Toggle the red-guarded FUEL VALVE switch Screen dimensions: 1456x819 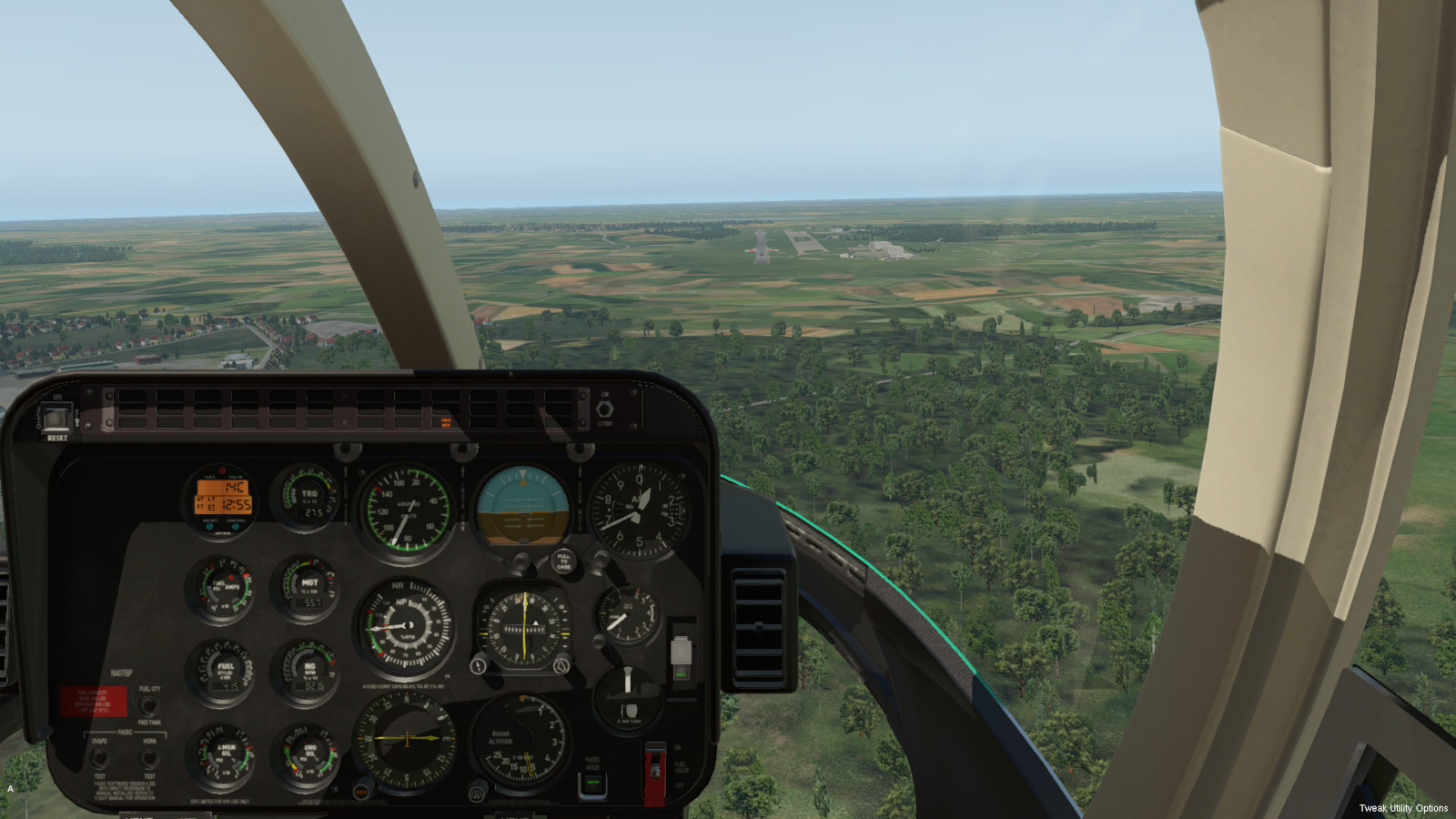[x=654, y=769]
